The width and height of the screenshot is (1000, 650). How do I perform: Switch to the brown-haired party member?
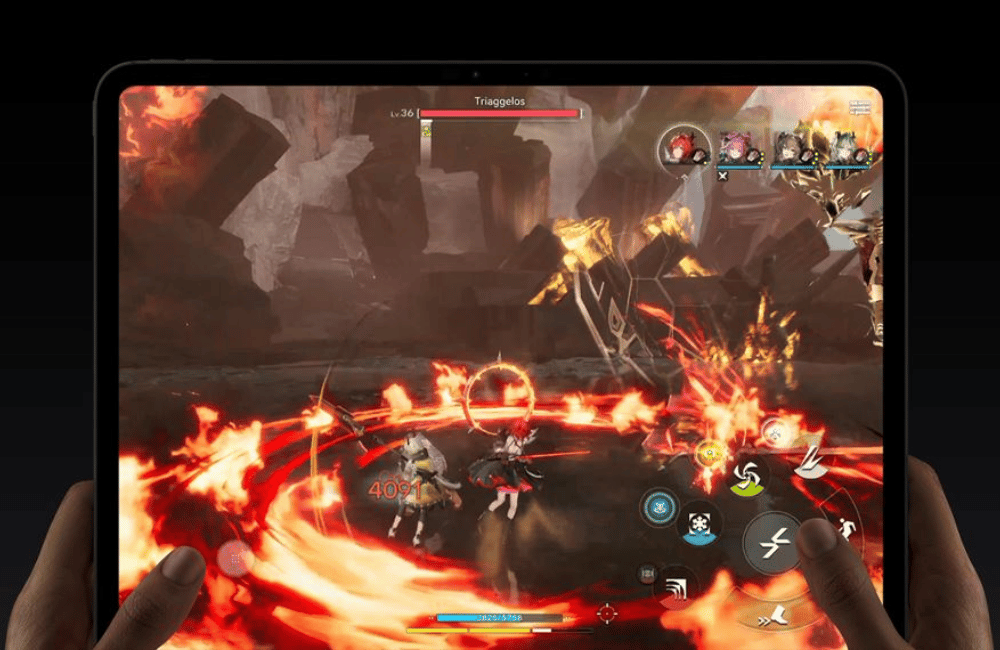point(788,150)
